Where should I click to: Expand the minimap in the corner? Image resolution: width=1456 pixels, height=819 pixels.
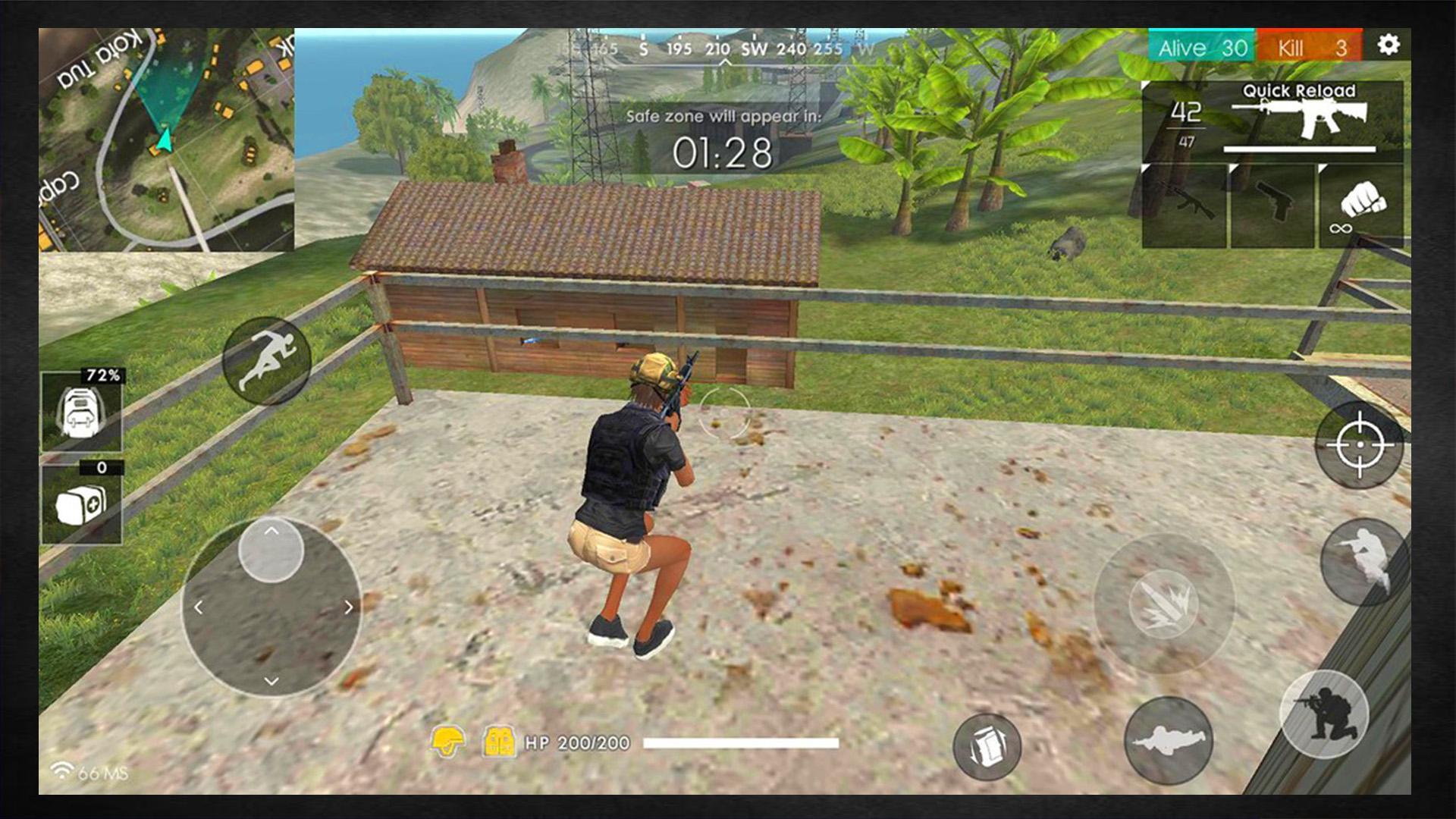163,136
